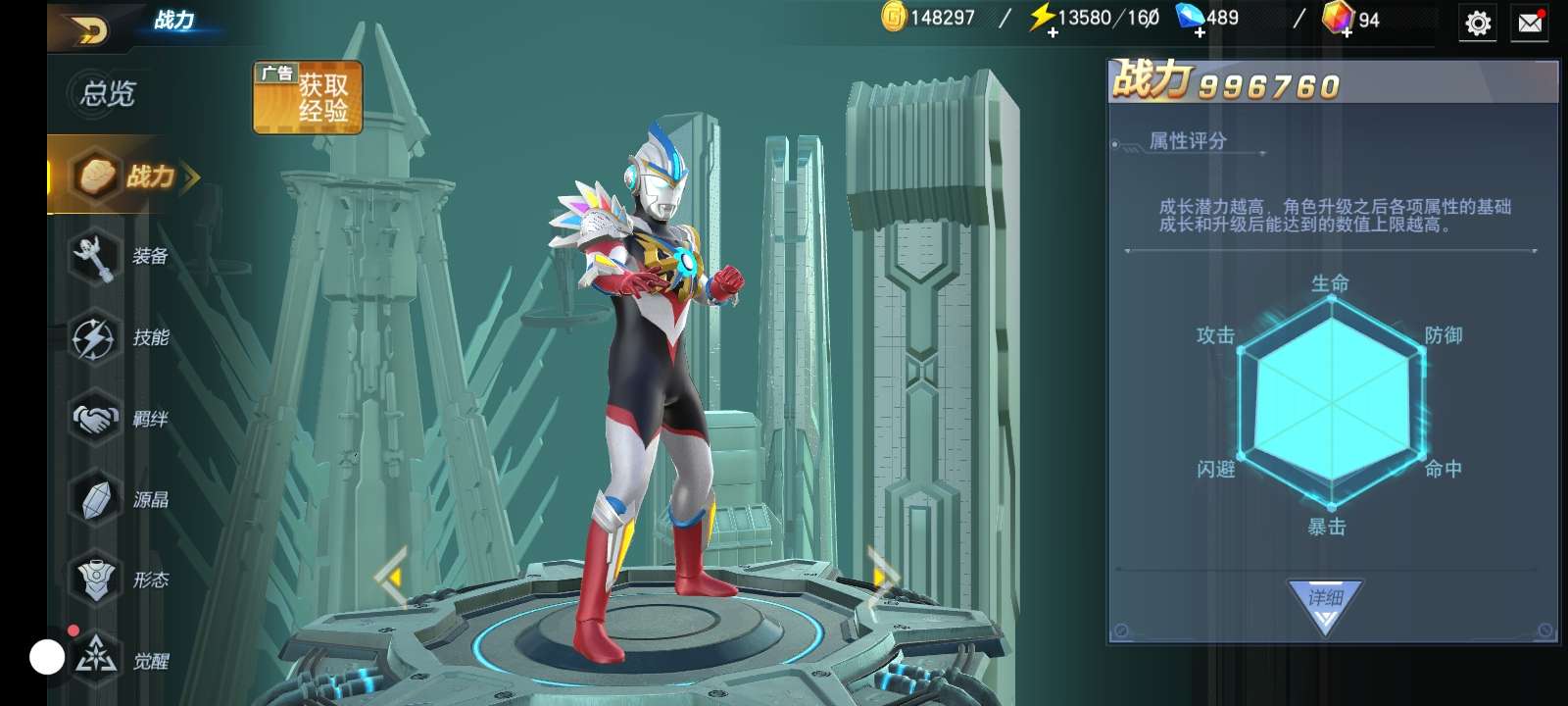Add more rainbow gems
The image size is (1568, 706).
pos(1347,32)
